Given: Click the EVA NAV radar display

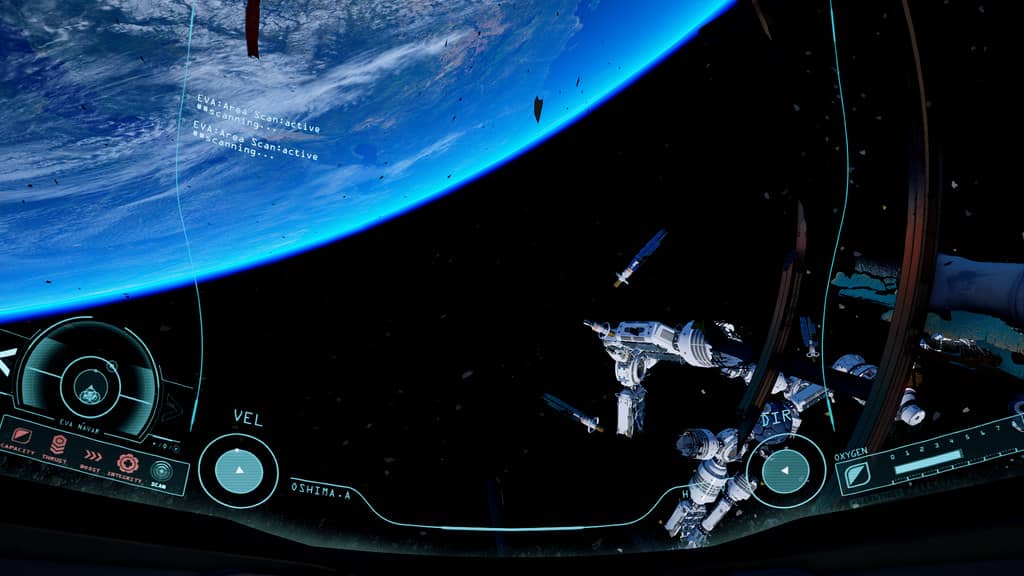Looking at the screenshot, I should coord(89,381).
